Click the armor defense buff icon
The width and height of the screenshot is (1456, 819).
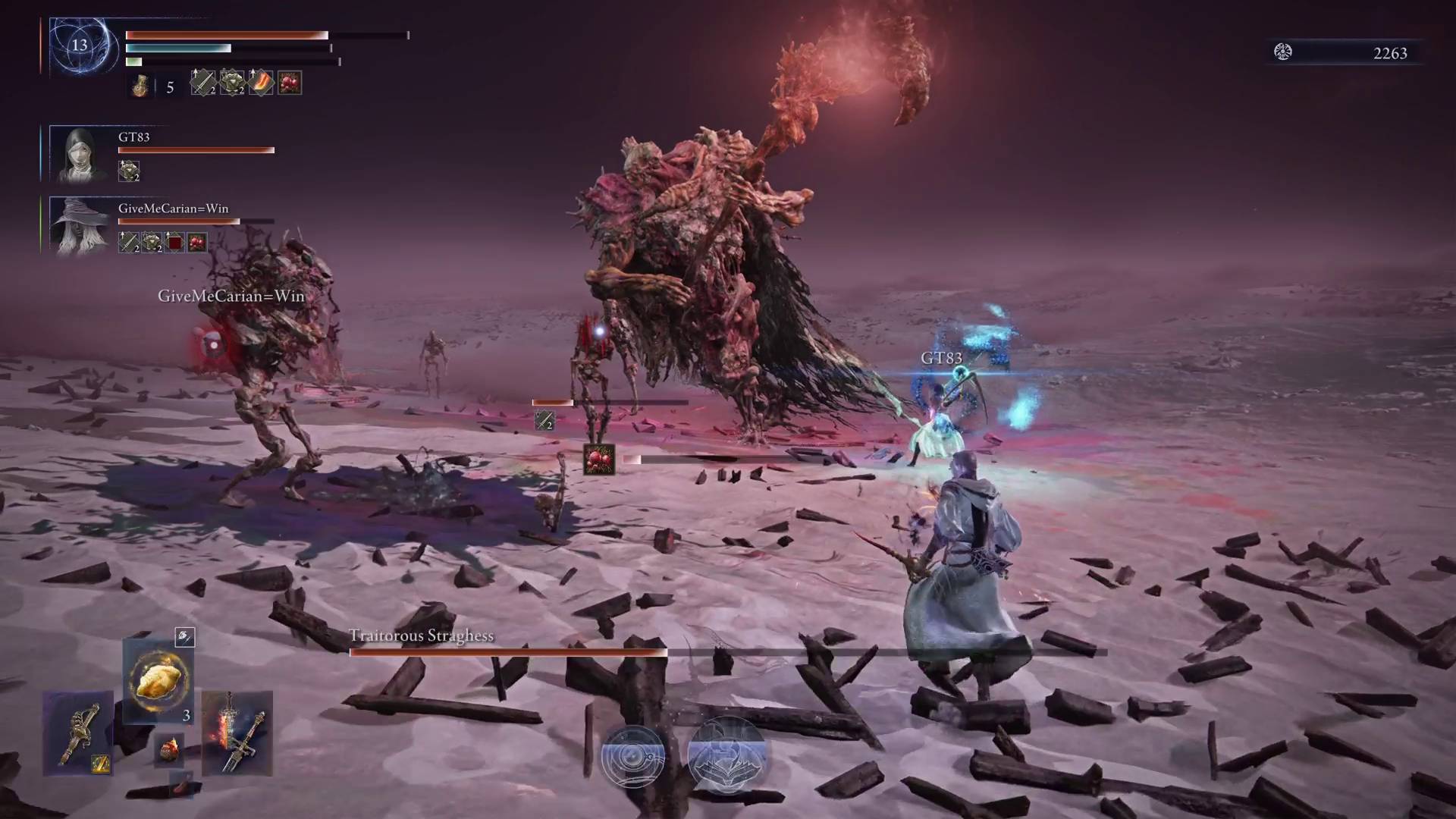(231, 83)
